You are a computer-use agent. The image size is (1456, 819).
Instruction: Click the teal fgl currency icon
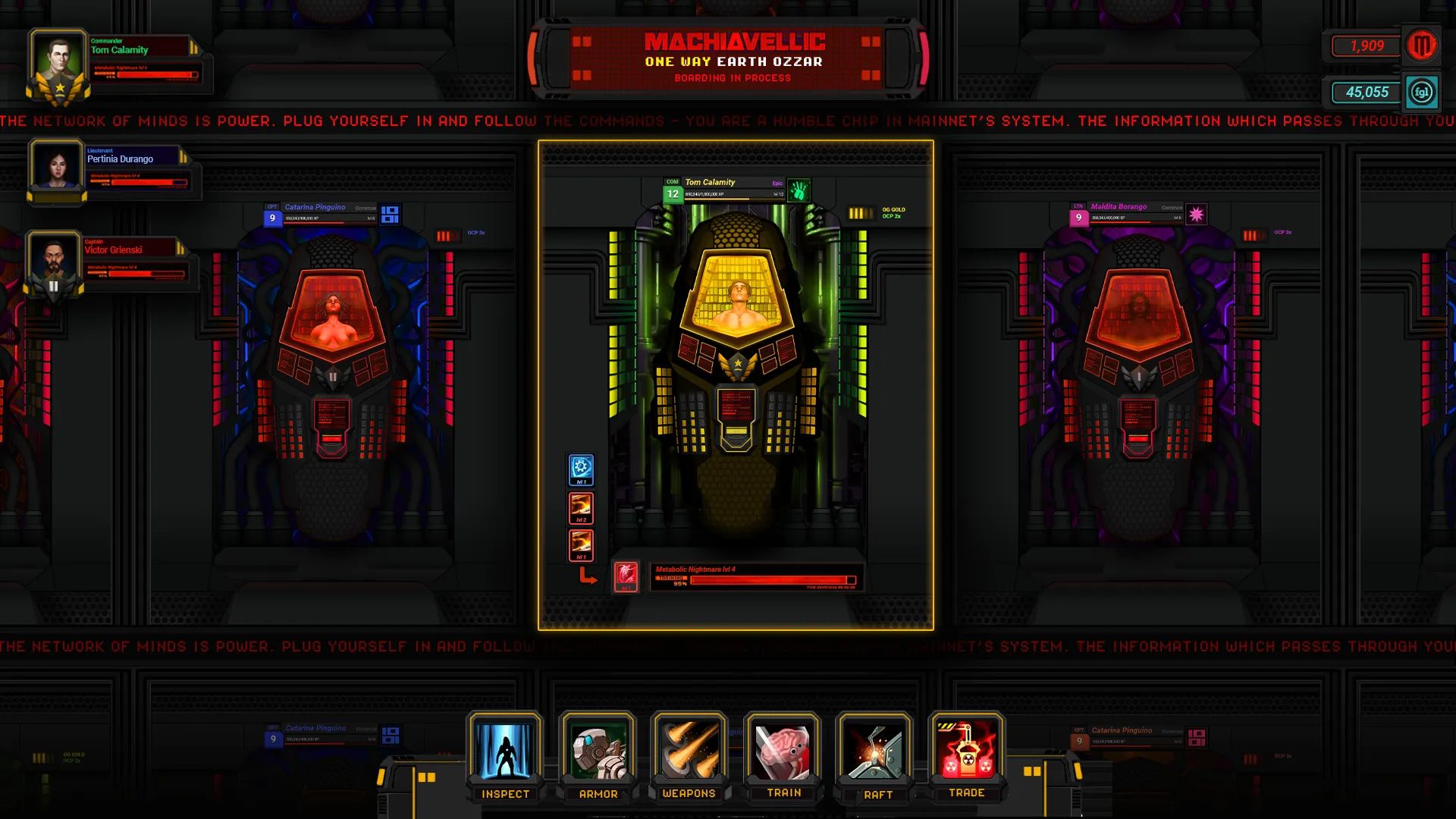click(1421, 93)
